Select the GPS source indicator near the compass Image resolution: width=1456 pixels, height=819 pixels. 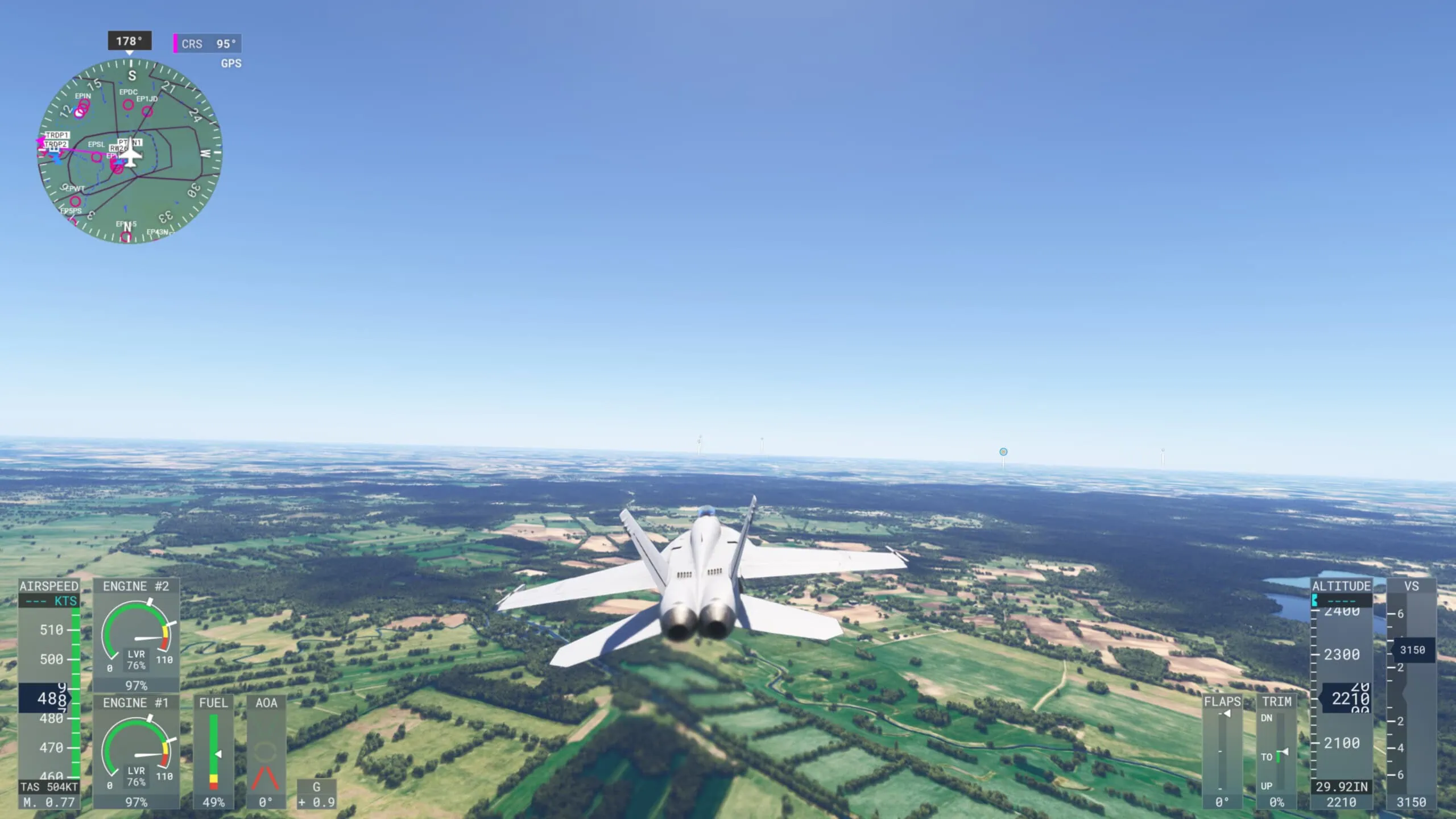(x=231, y=63)
